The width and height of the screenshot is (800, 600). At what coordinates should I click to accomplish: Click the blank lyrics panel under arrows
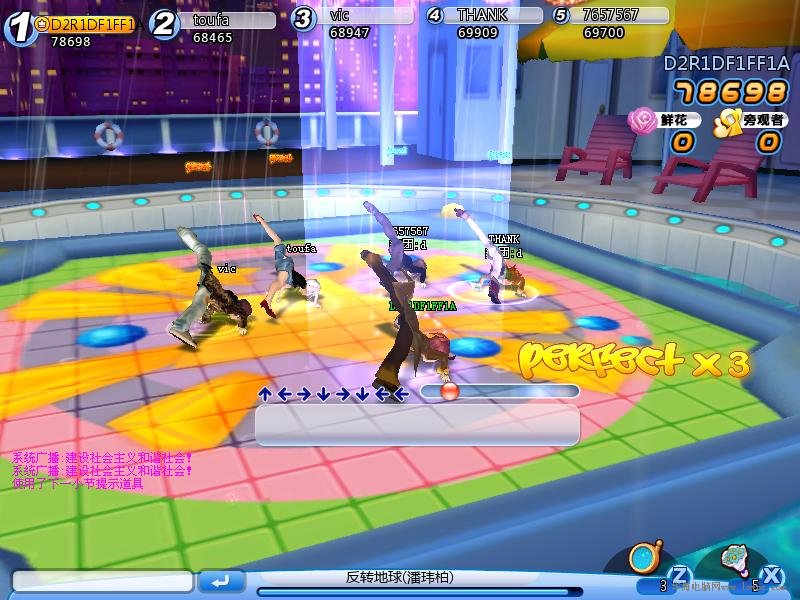[x=417, y=426]
